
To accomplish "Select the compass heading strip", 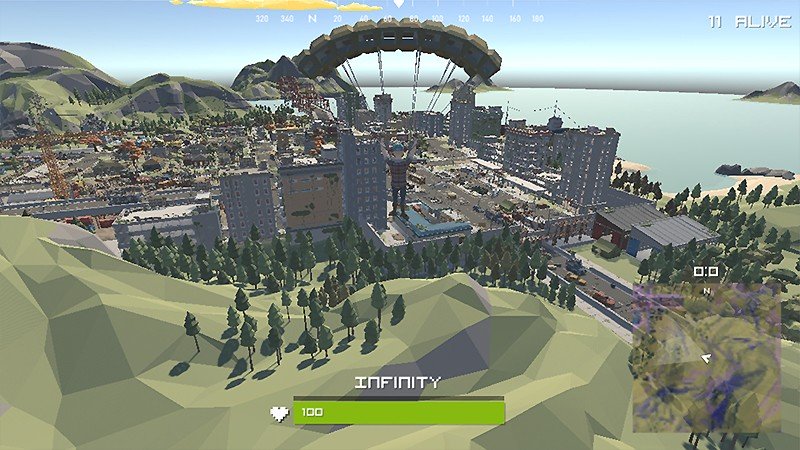I will (x=400, y=18).
